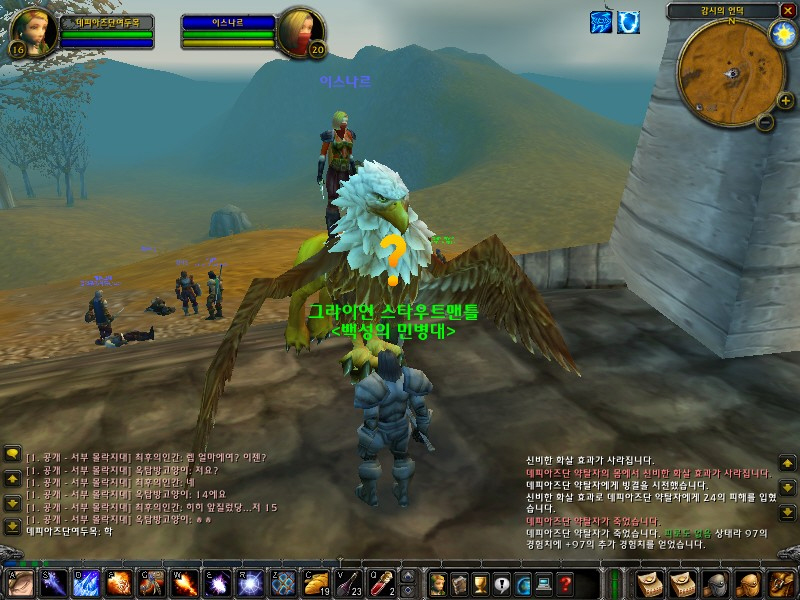Select the Frost Armor shield buff icon

[628, 22]
